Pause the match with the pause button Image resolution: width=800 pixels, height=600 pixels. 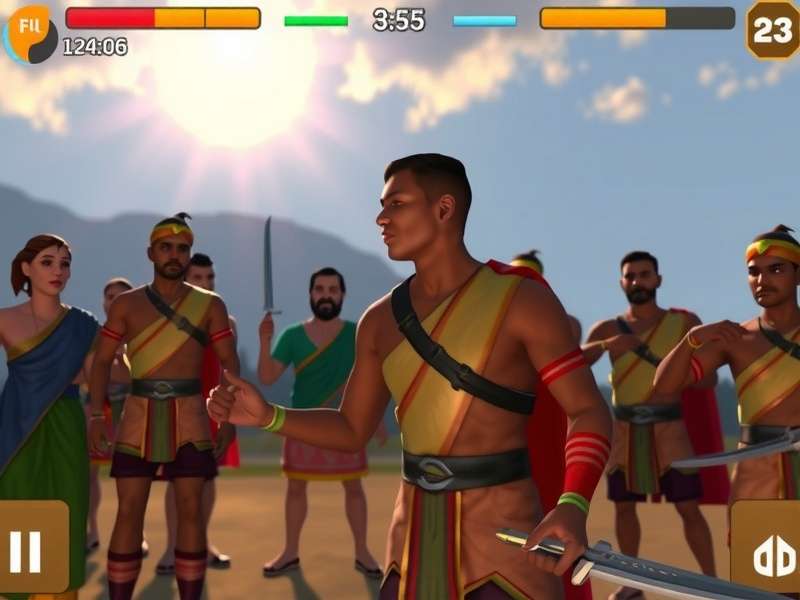28,549
